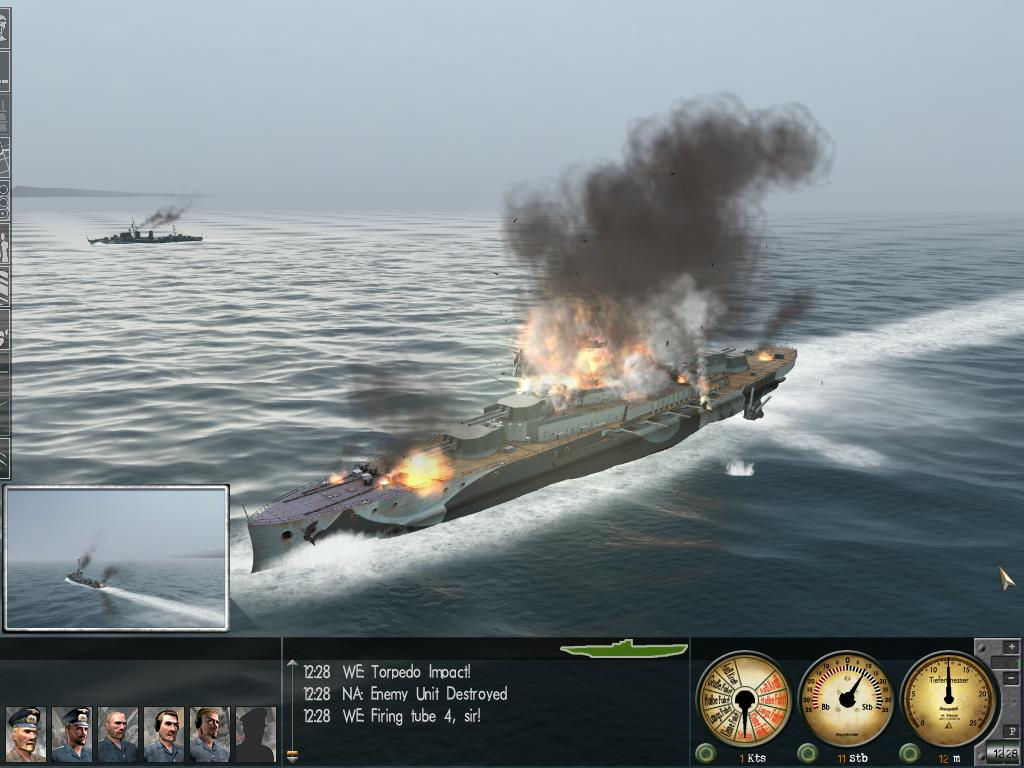Decrease time compression with the minus button
The width and height of the screenshot is (1024, 768).
pos(1010,679)
